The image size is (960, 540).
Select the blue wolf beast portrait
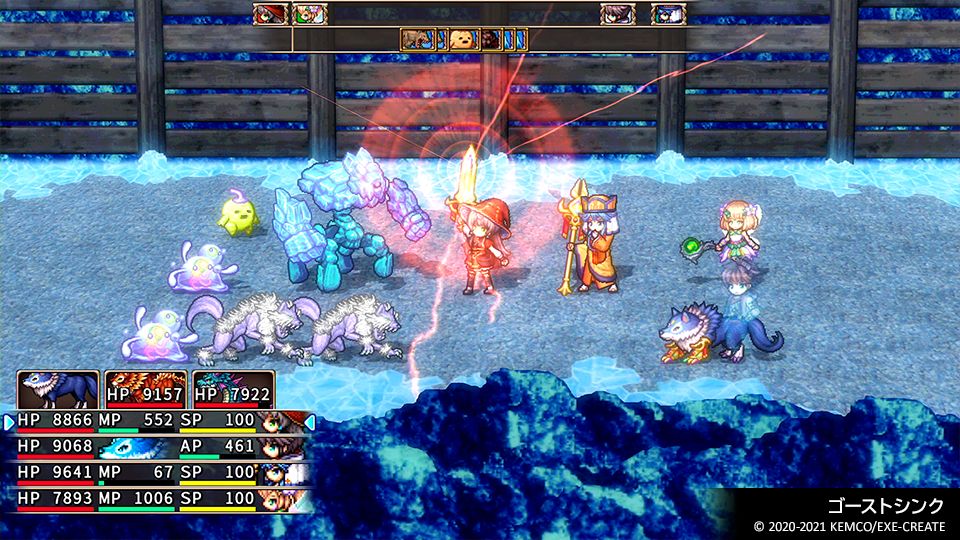coord(58,390)
